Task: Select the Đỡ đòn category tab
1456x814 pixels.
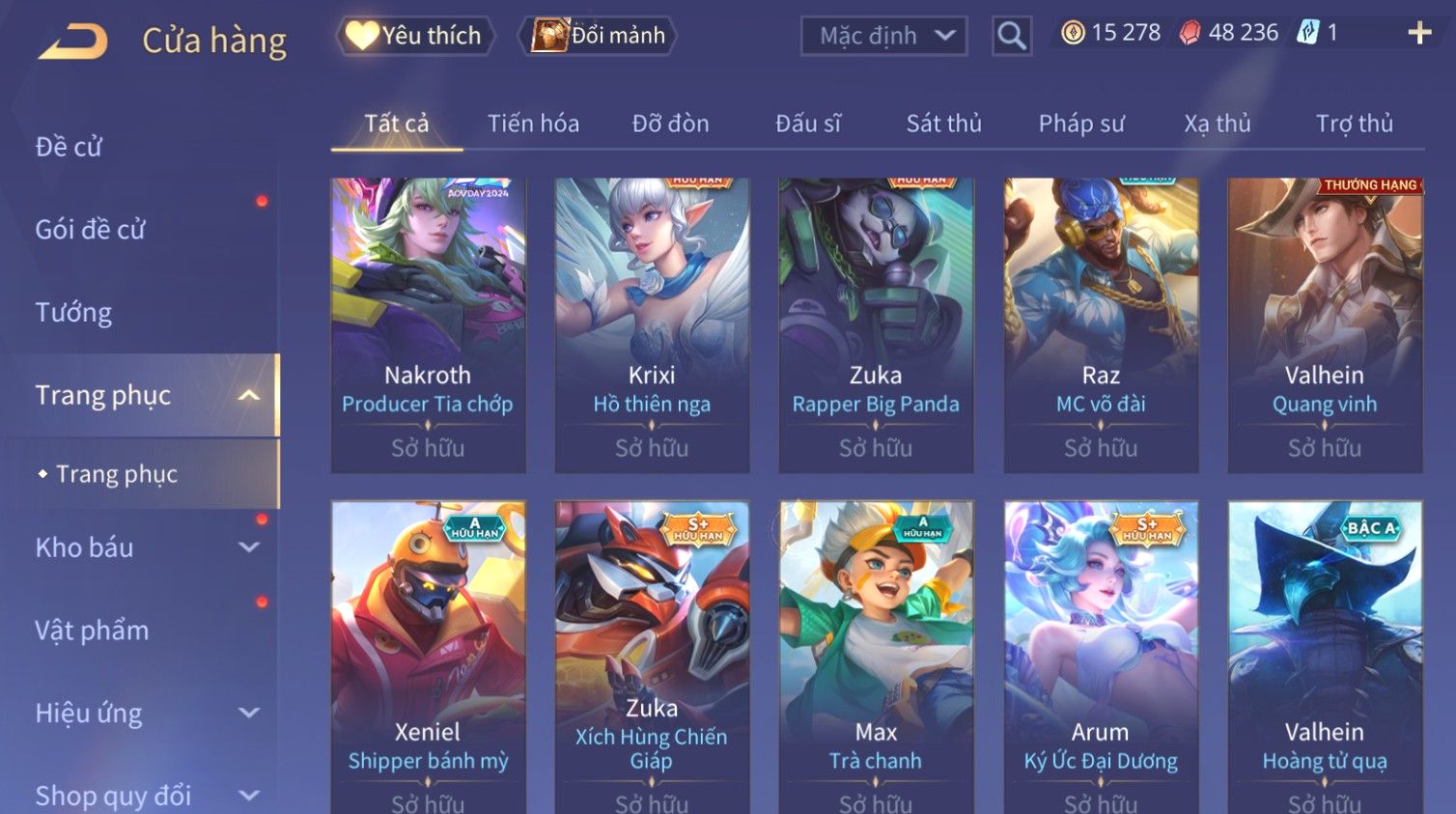Action: coord(670,124)
